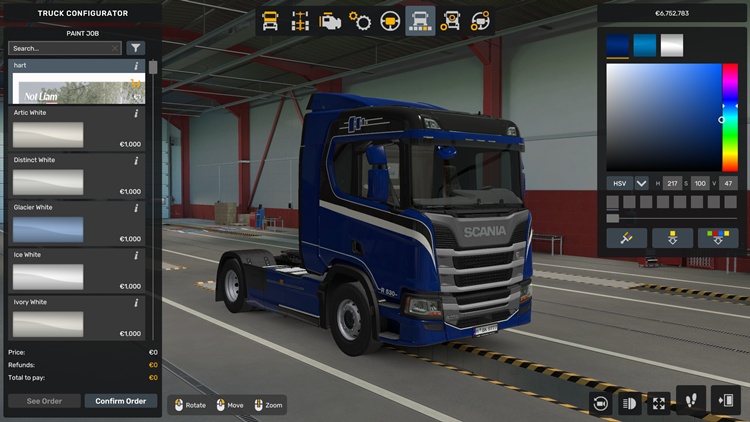Open the HSV color mode dropdown
This screenshot has height=422, width=750.
coord(641,184)
